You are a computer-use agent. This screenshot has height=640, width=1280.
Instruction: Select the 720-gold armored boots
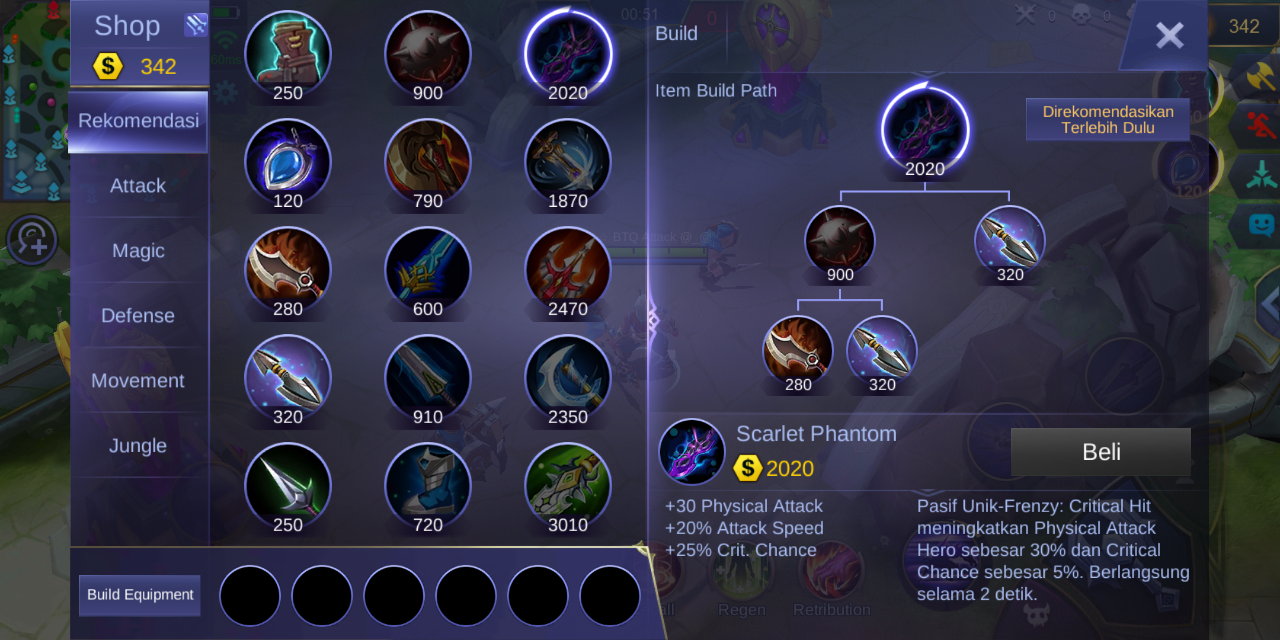pos(428,484)
